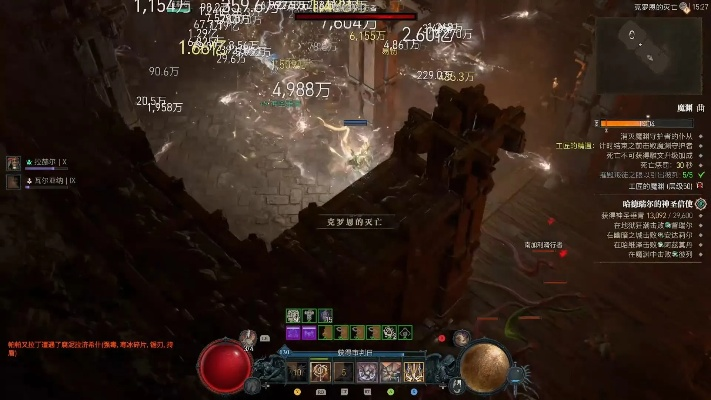Activate the golden claw skill in last slot
Image resolution: width=711 pixels, height=400 pixels.
click(x=413, y=372)
